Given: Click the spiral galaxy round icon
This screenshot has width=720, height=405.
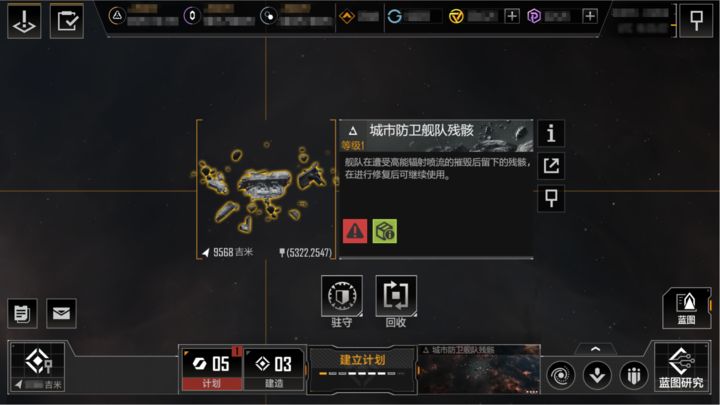Looking at the screenshot, I should coord(561,375).
